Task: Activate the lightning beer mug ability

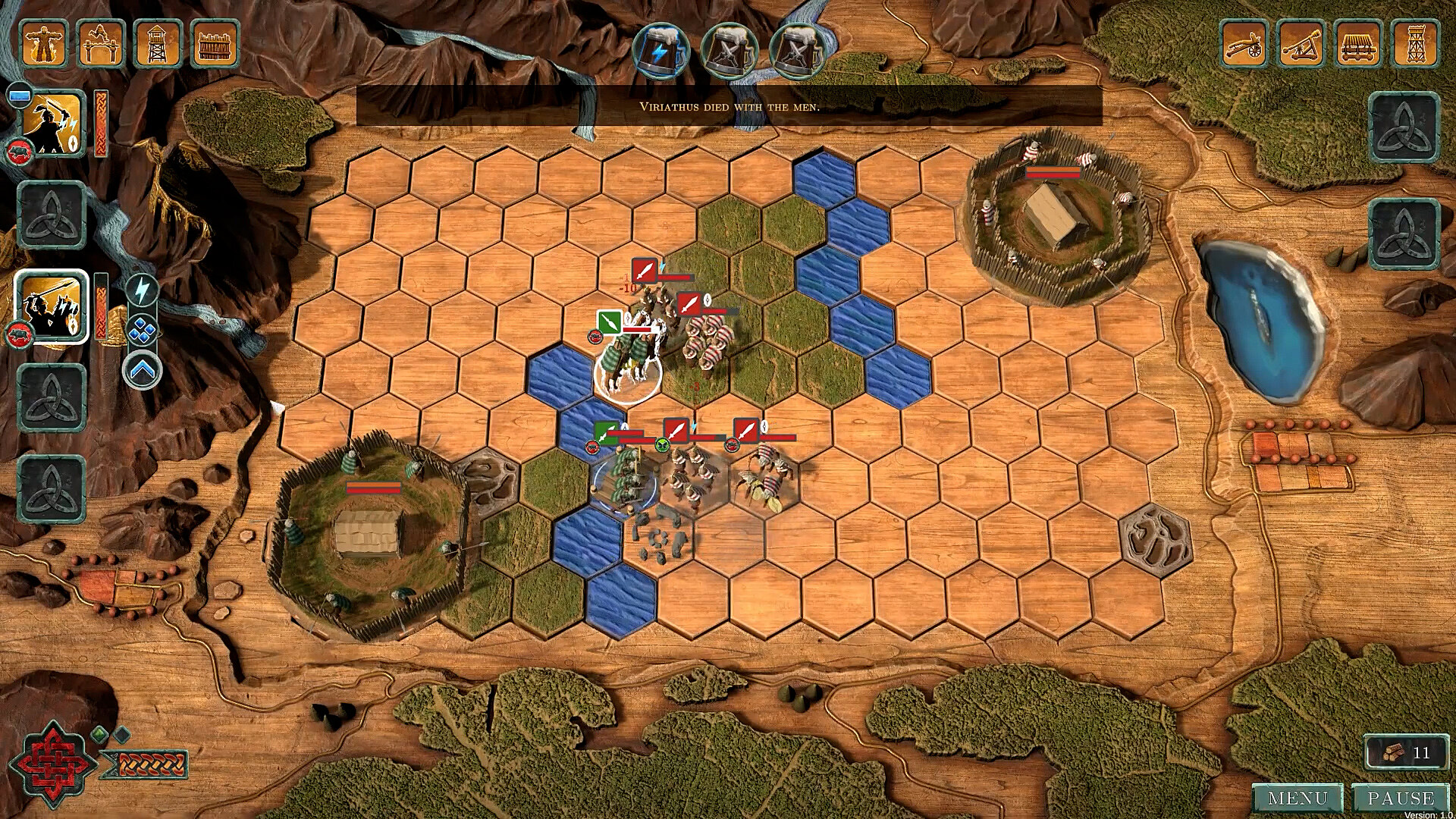Action: click(x=661, y=51)
